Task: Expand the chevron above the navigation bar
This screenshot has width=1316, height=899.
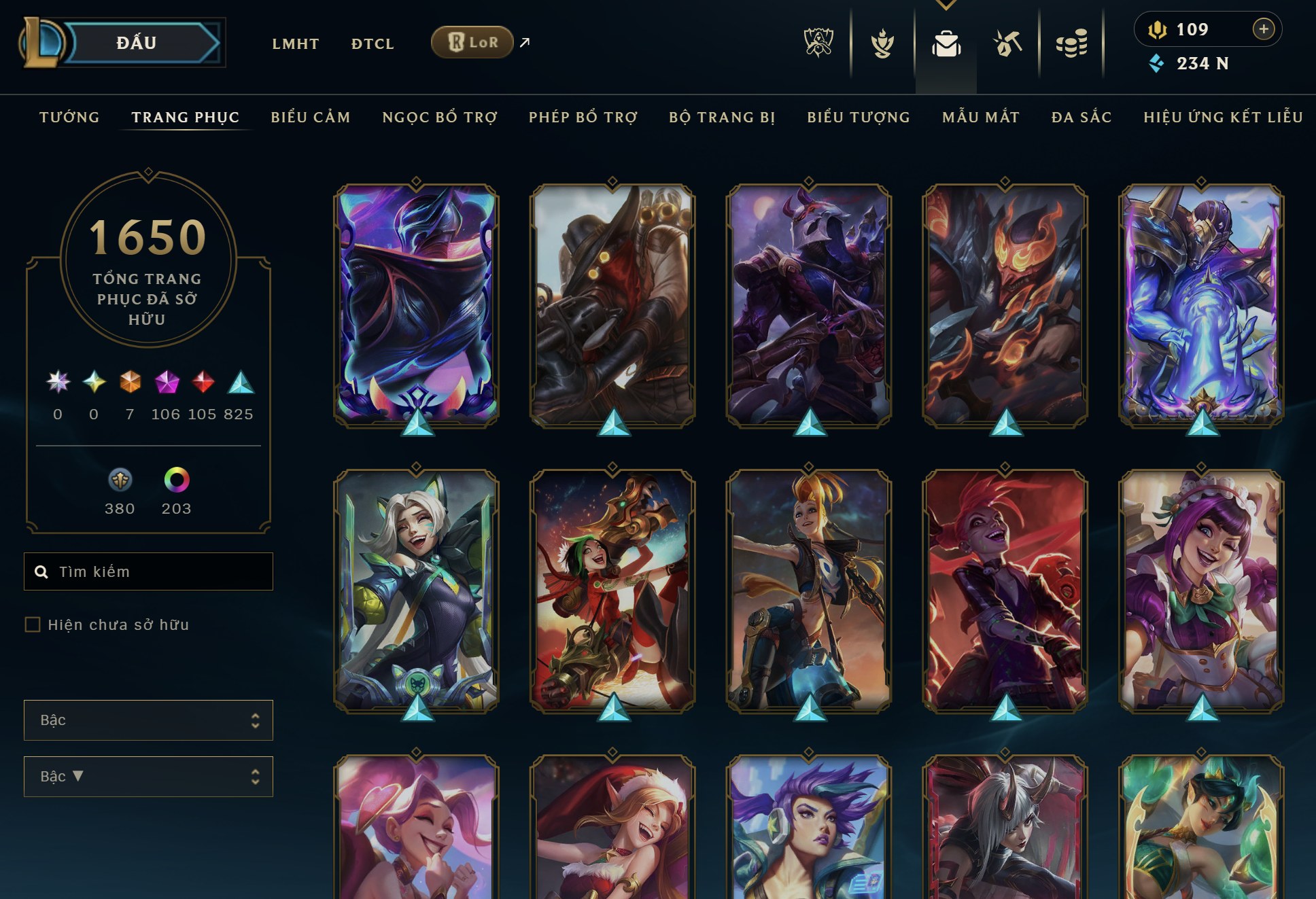Action: (x=945, y=4)
